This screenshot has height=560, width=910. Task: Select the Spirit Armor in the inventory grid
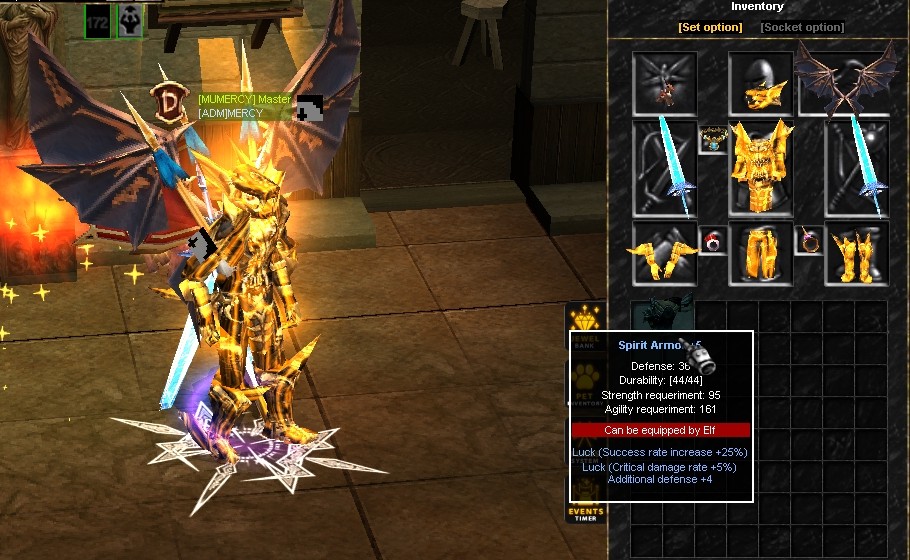tap(663, 315)
